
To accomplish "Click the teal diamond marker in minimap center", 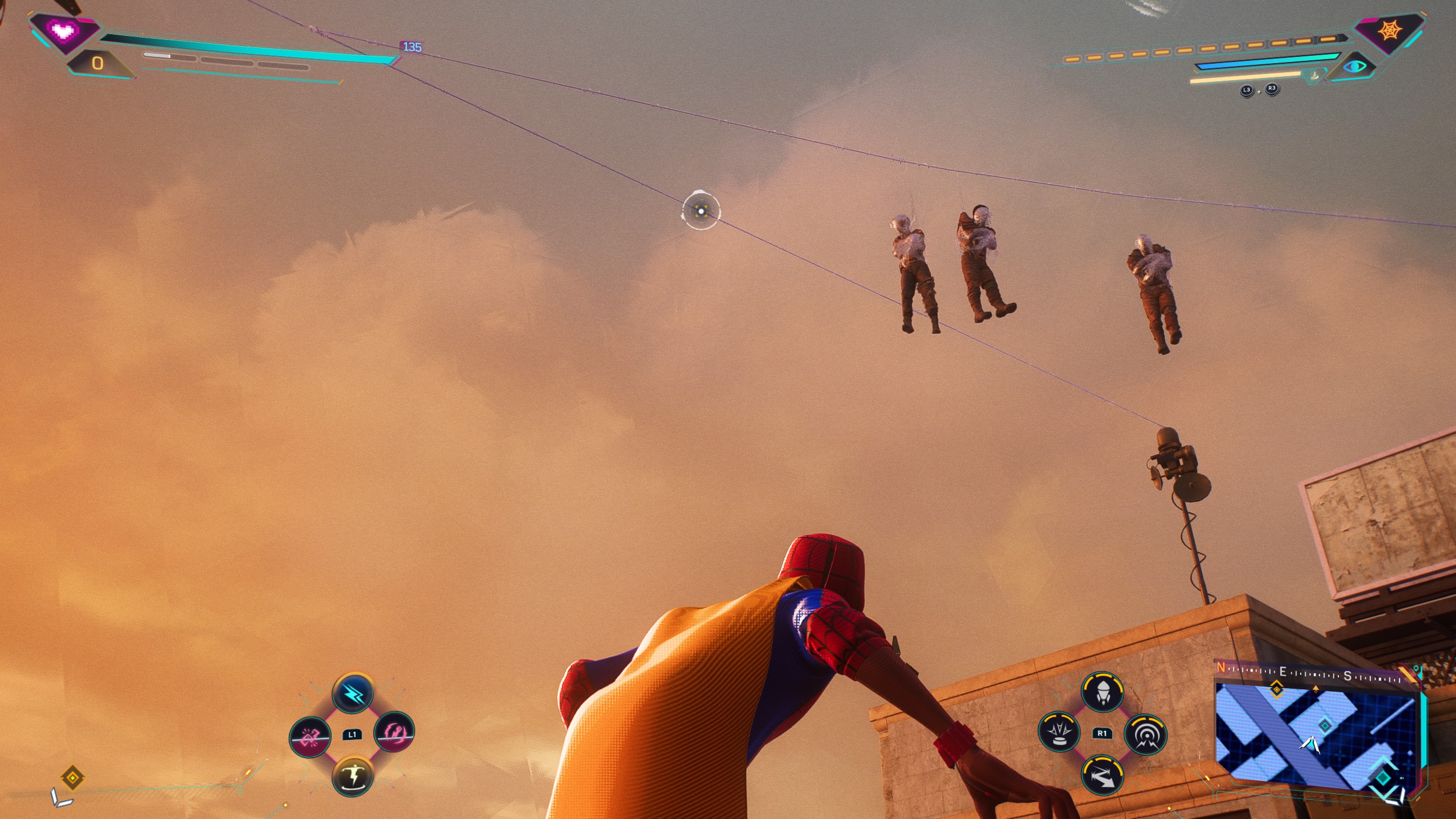I will coord(1325,725).
